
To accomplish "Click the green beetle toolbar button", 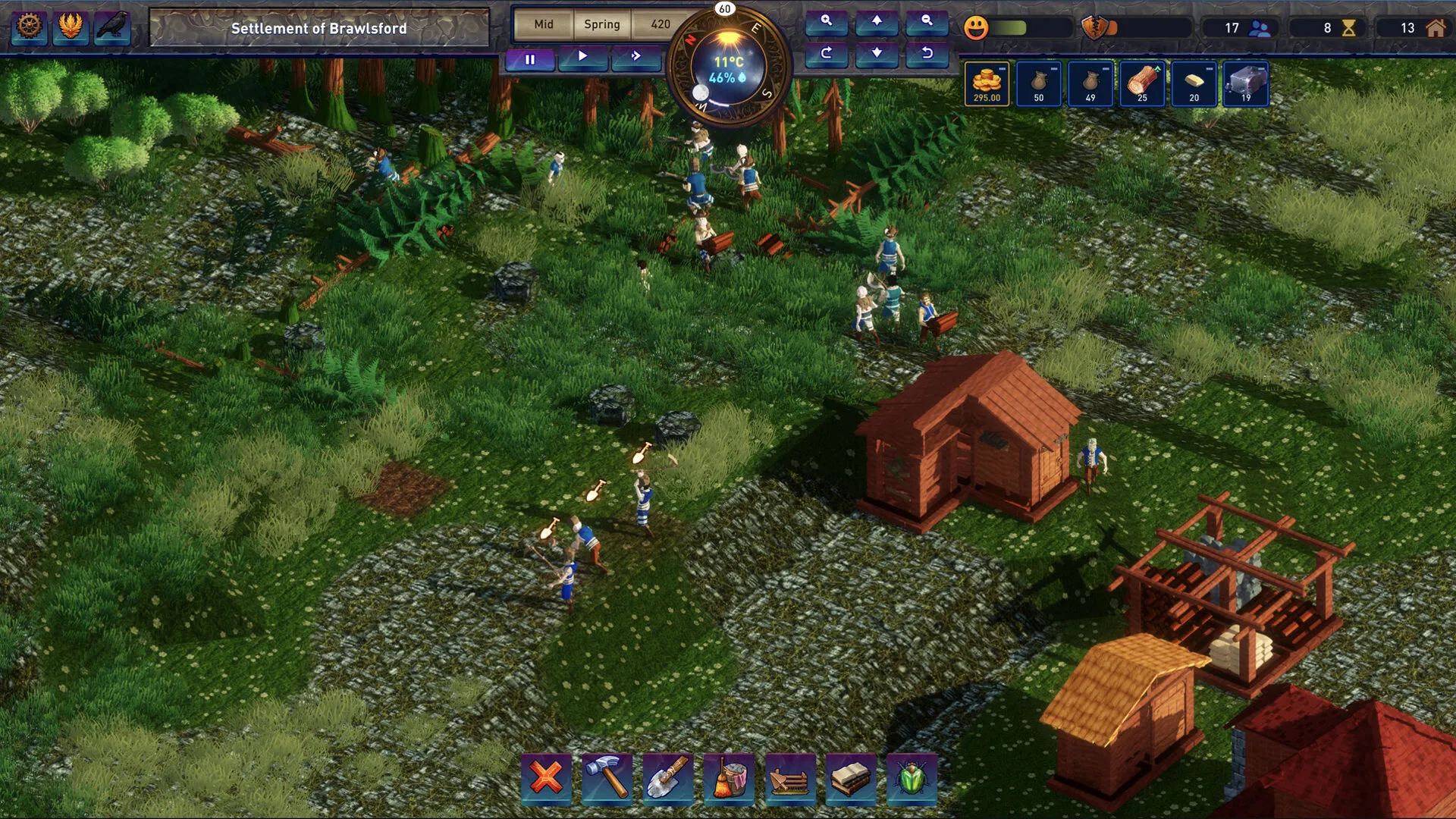I will pos(911,777).
